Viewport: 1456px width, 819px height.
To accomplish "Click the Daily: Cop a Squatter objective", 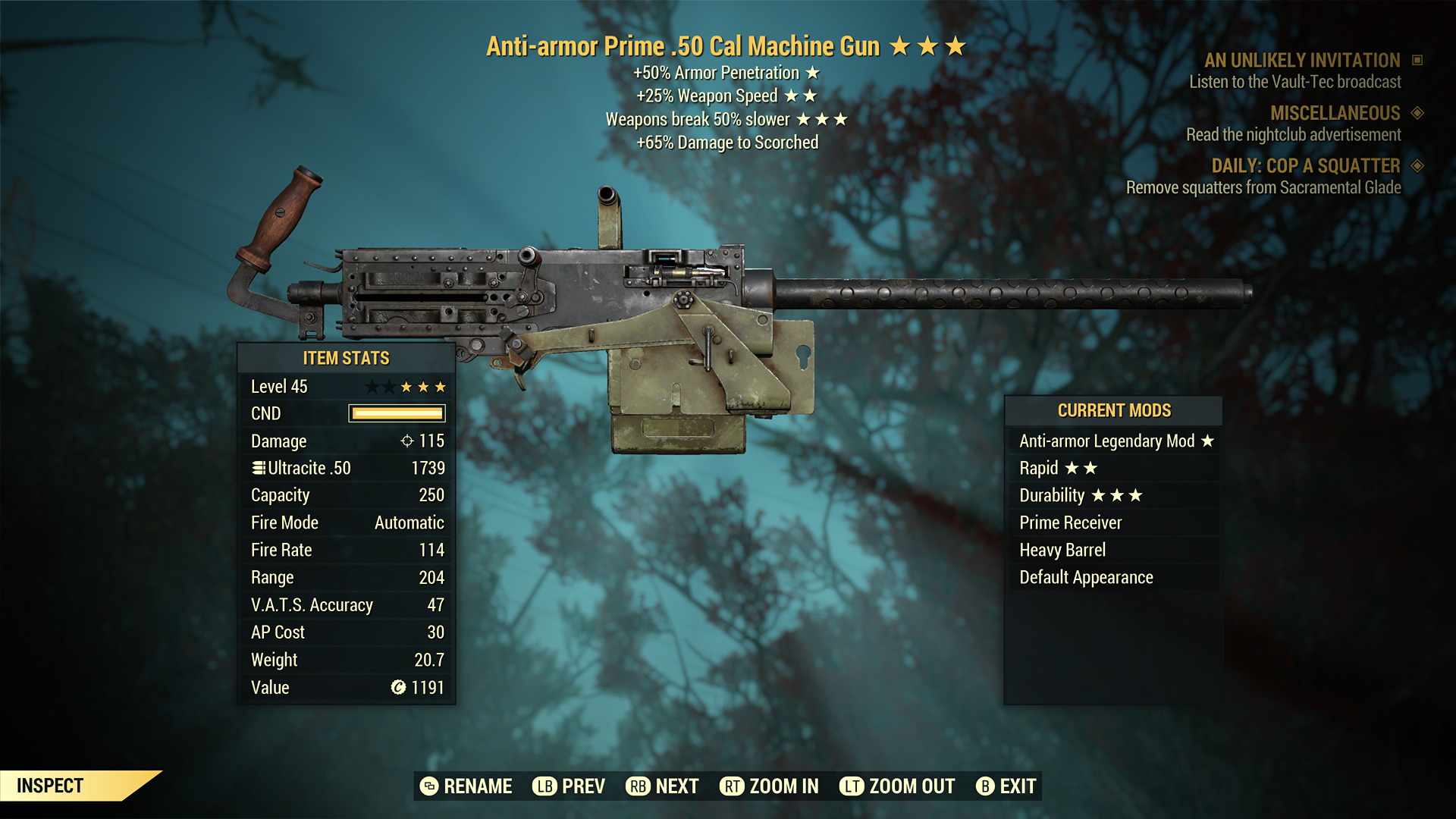I will click(1305, 166).
